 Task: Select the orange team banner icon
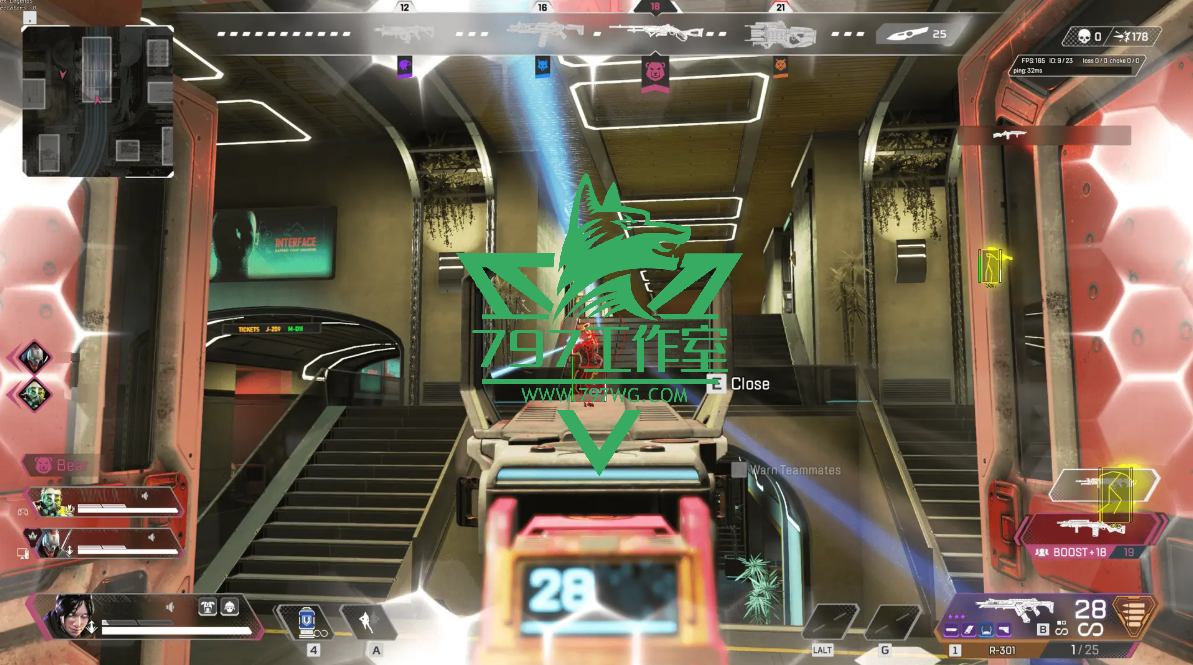tap(780, 65)
